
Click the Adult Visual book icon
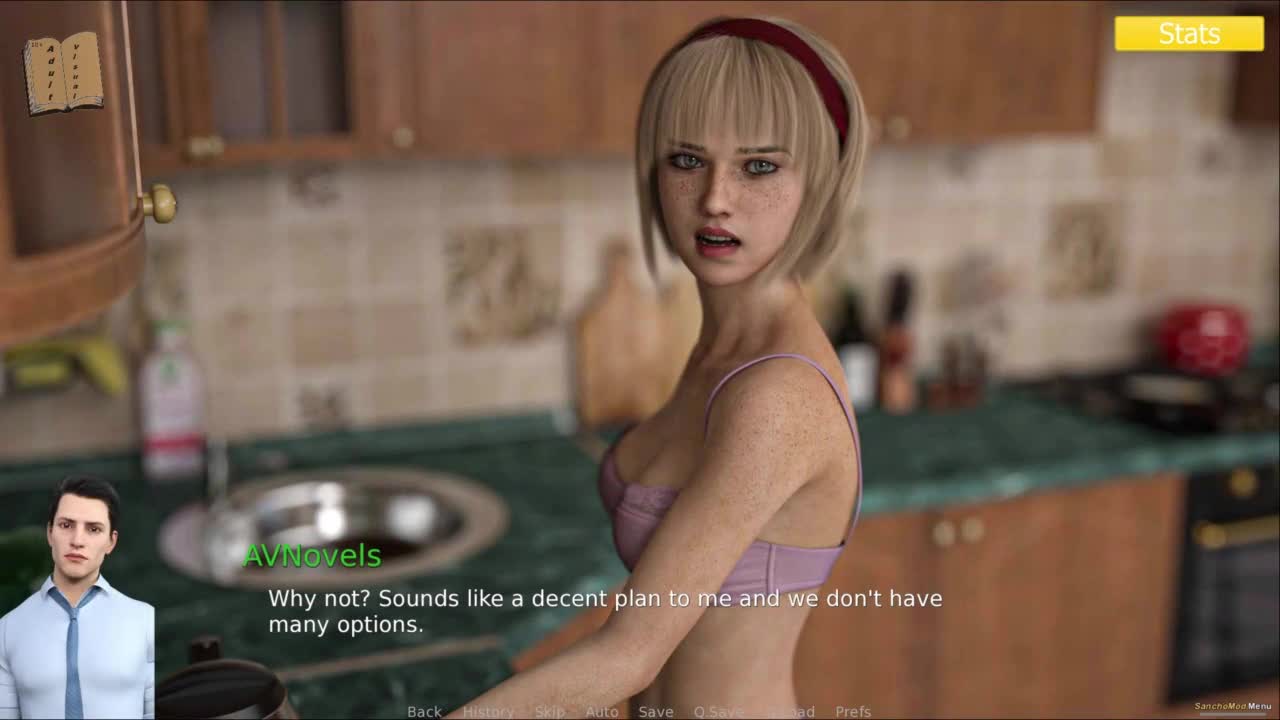coord(63,73)
